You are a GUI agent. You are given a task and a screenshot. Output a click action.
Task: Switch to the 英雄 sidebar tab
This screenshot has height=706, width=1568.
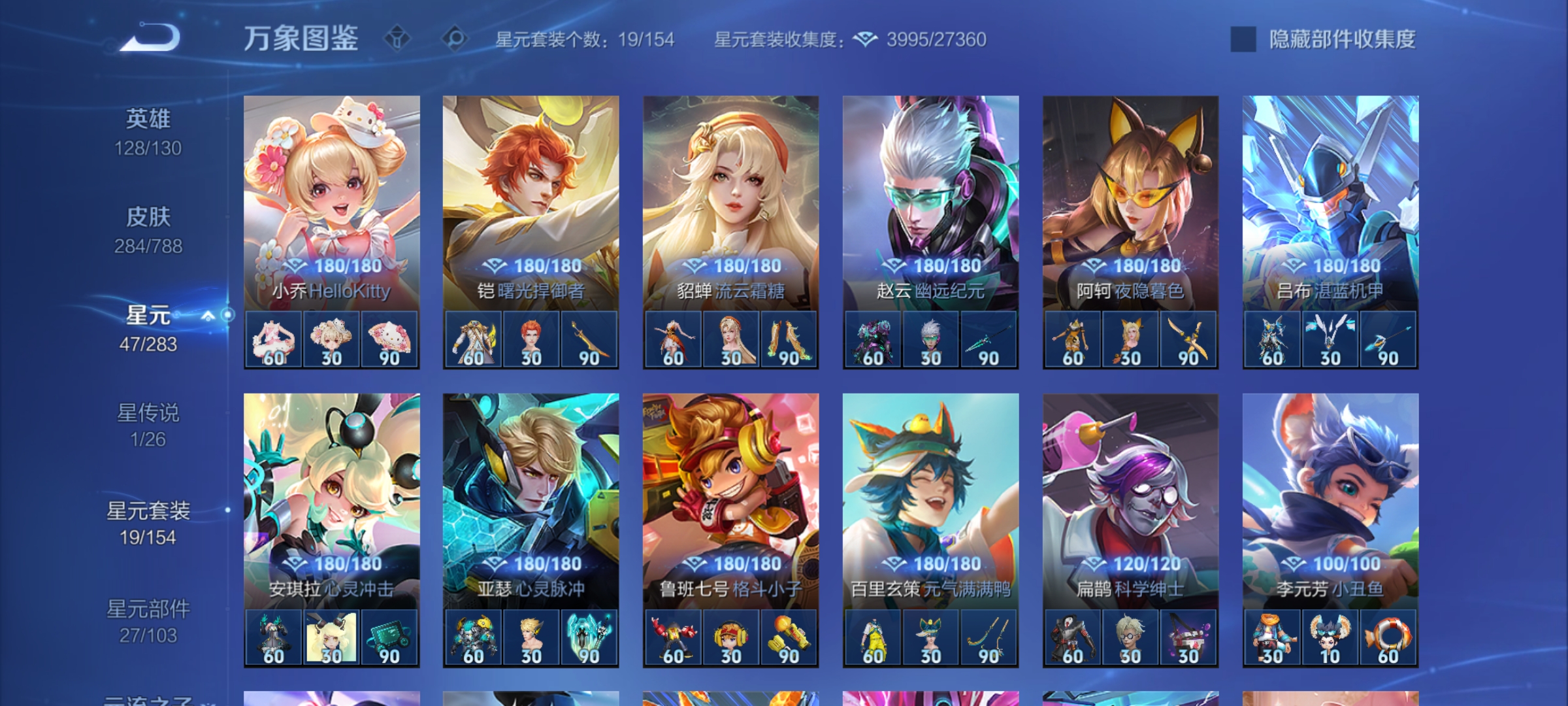click(149, 121)
